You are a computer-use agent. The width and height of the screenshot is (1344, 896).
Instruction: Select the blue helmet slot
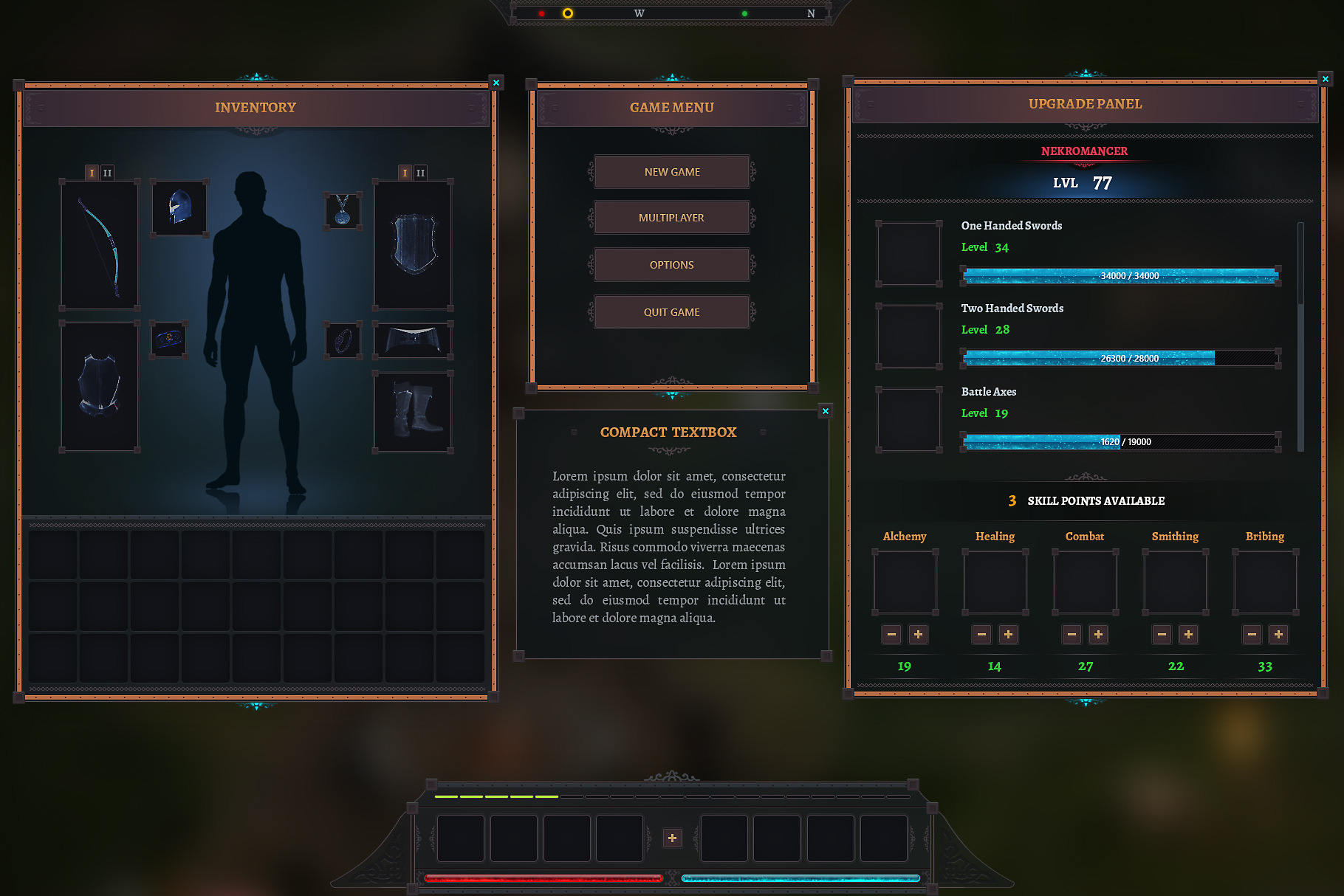[179, 208]
